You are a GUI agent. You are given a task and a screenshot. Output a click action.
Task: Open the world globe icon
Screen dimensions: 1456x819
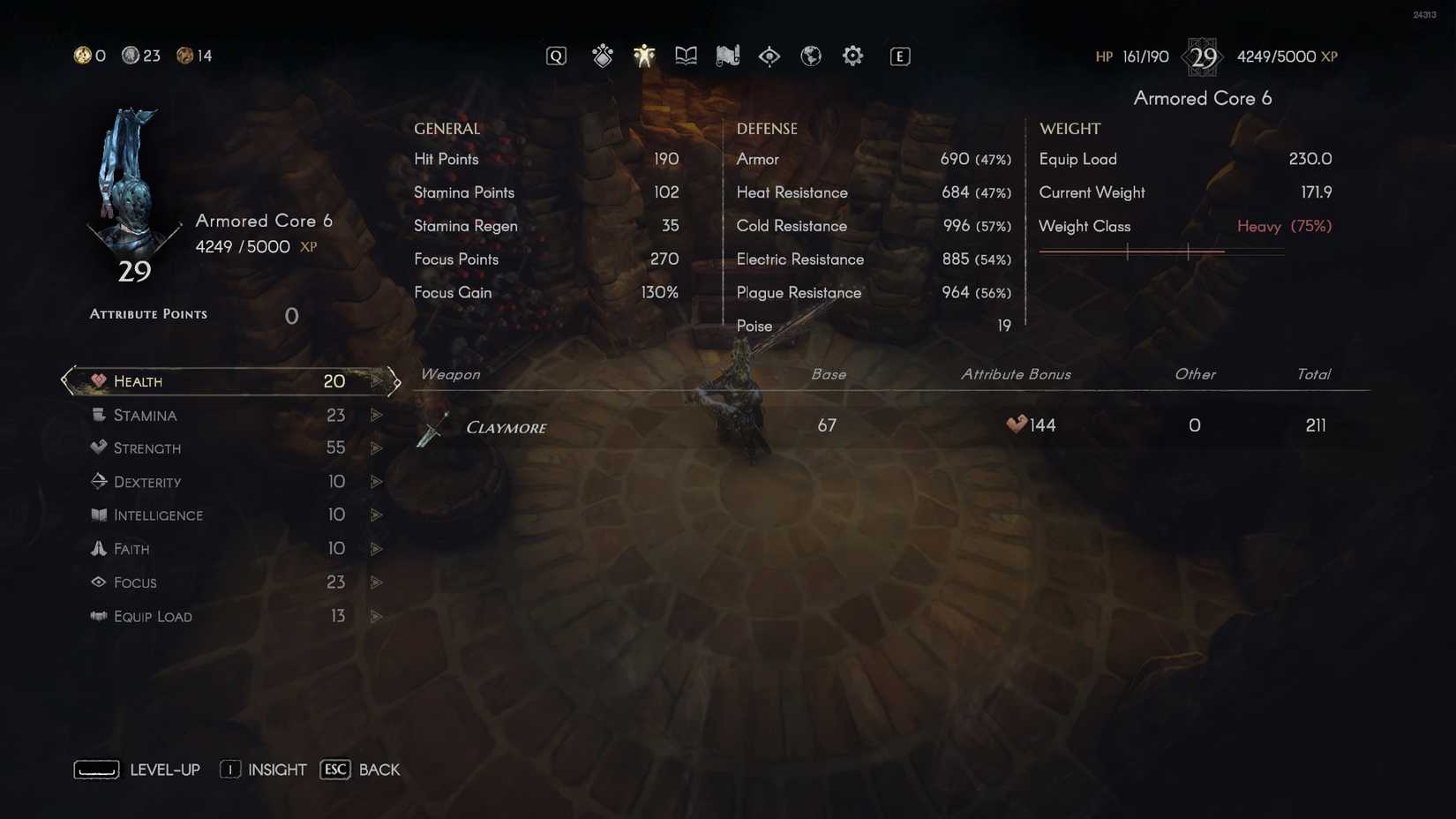coord(811,55)
